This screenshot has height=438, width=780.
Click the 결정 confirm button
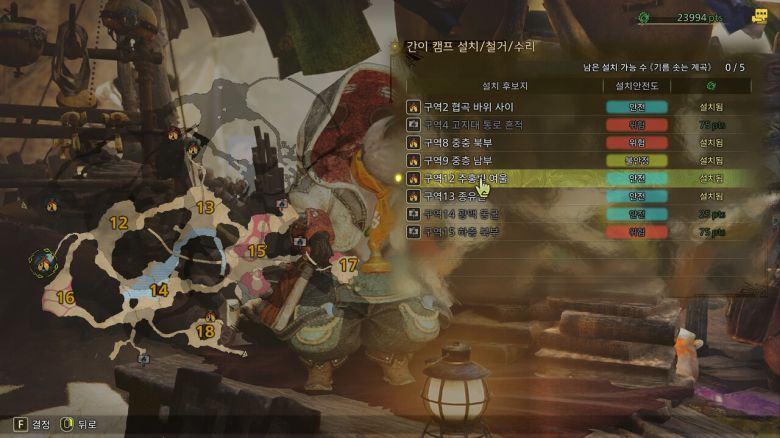pos(32,424)
